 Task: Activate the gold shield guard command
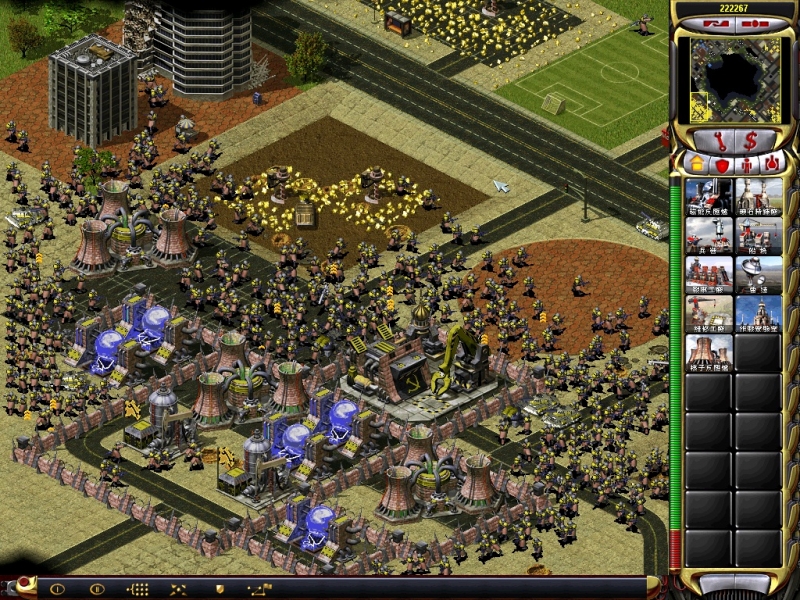(219, 589)
